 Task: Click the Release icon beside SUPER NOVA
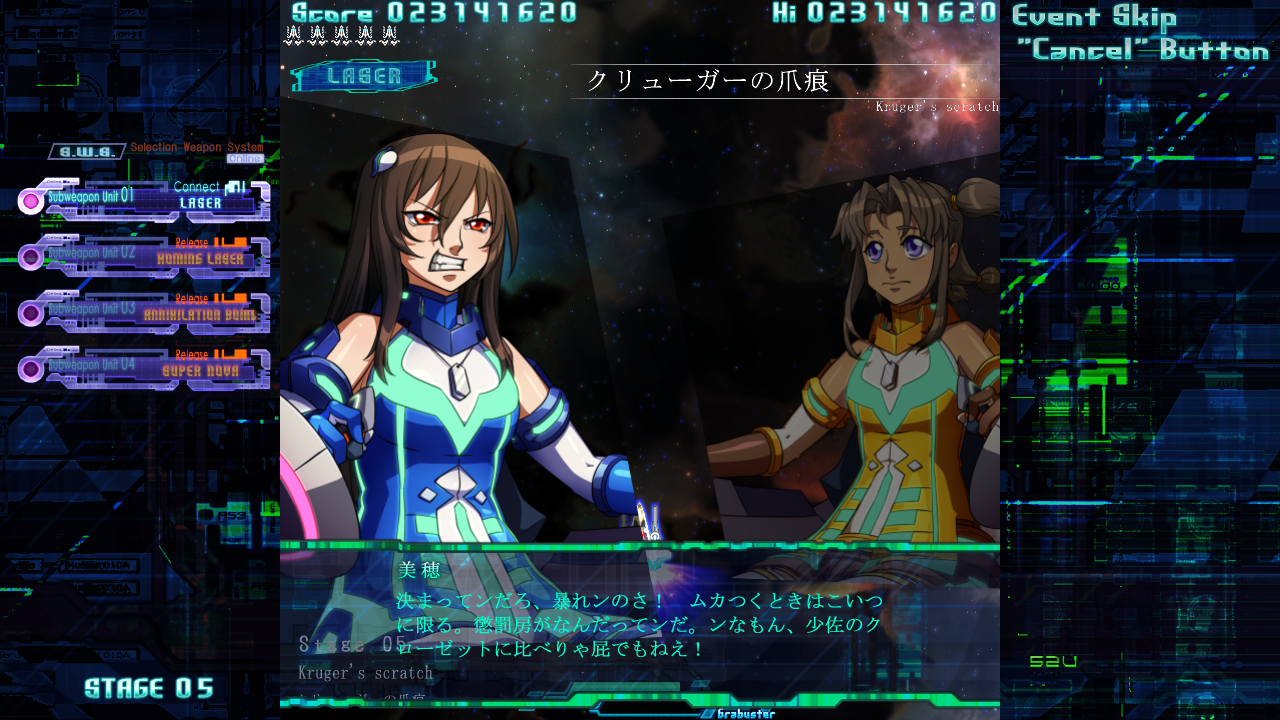[232, 354]
